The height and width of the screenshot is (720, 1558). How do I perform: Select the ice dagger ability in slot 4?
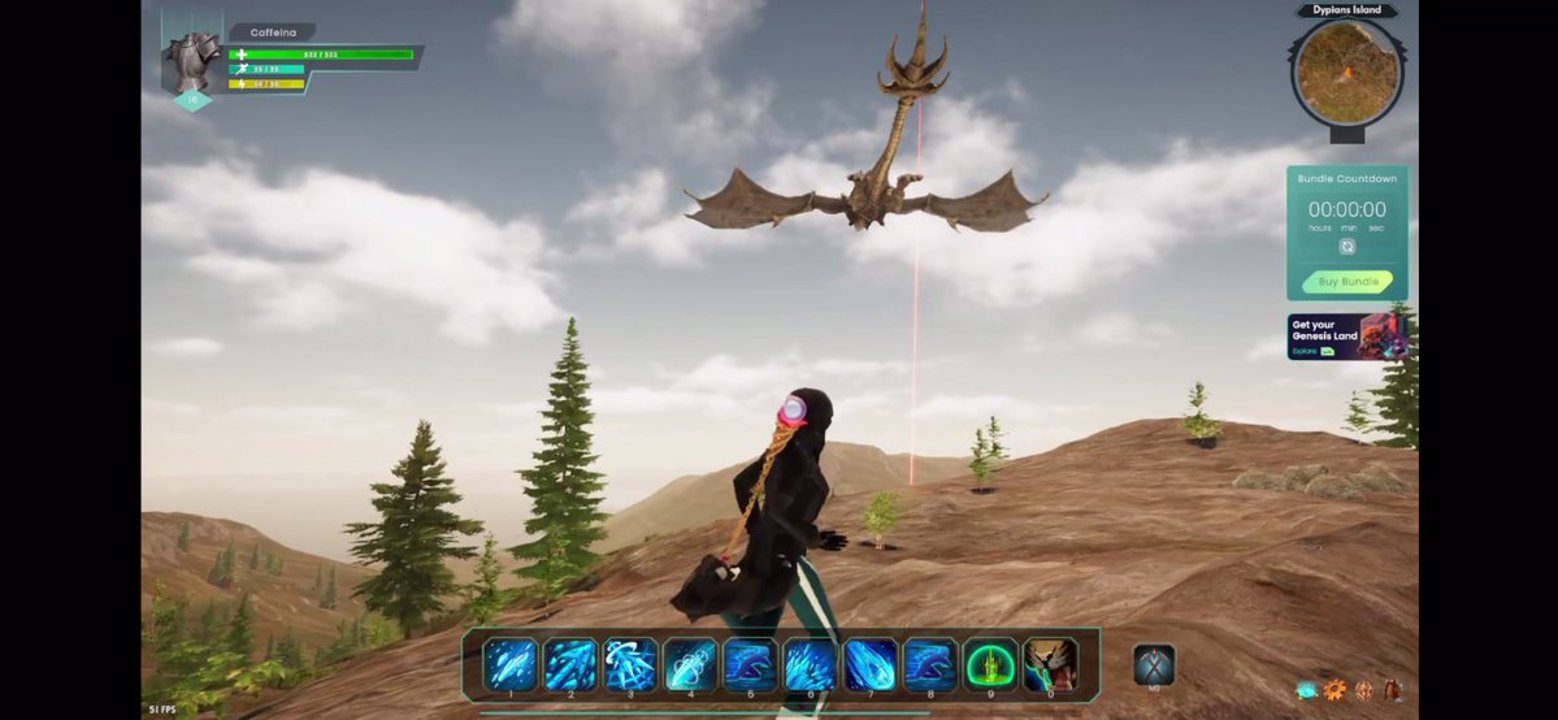690,664
